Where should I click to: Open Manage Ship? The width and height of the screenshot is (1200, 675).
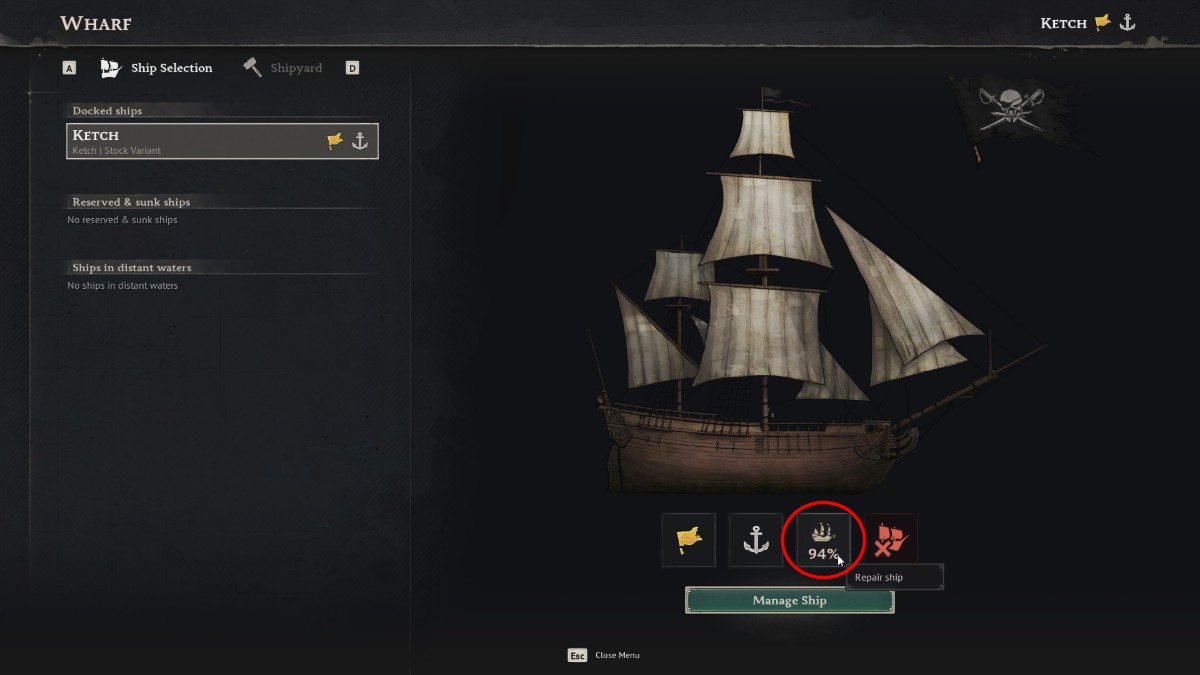789,601
